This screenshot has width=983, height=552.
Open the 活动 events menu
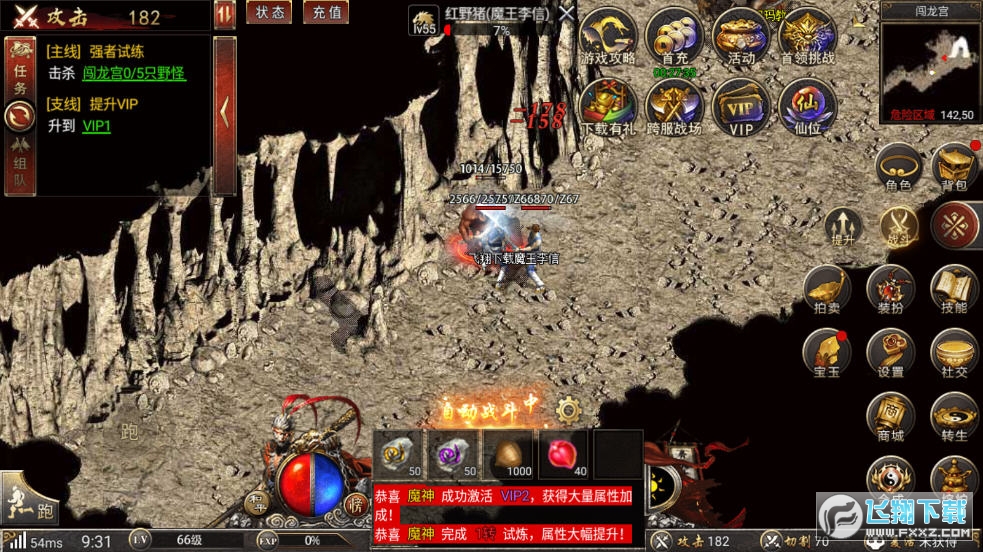point(741,37)
